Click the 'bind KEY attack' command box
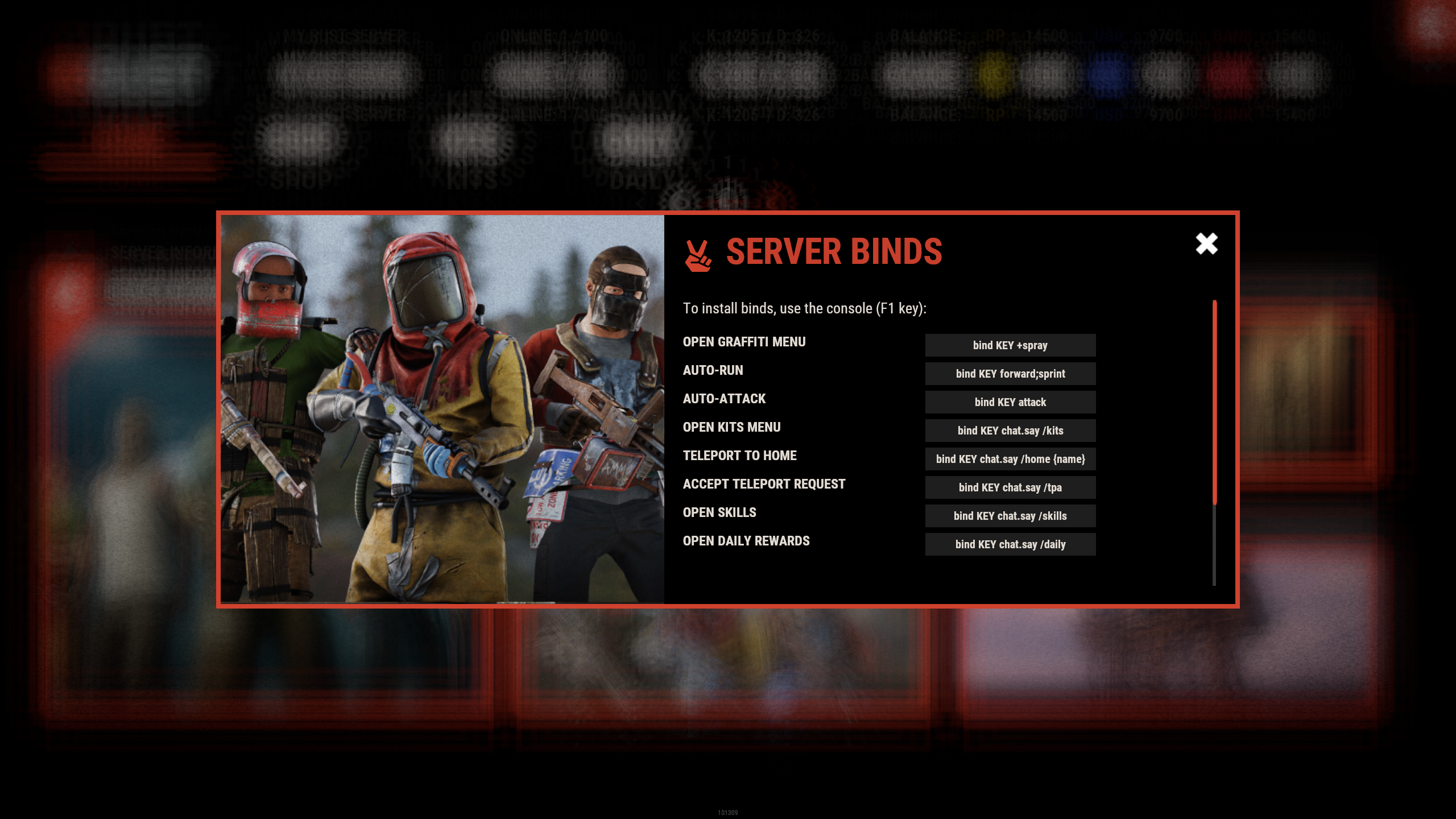 click(1010, 402)
